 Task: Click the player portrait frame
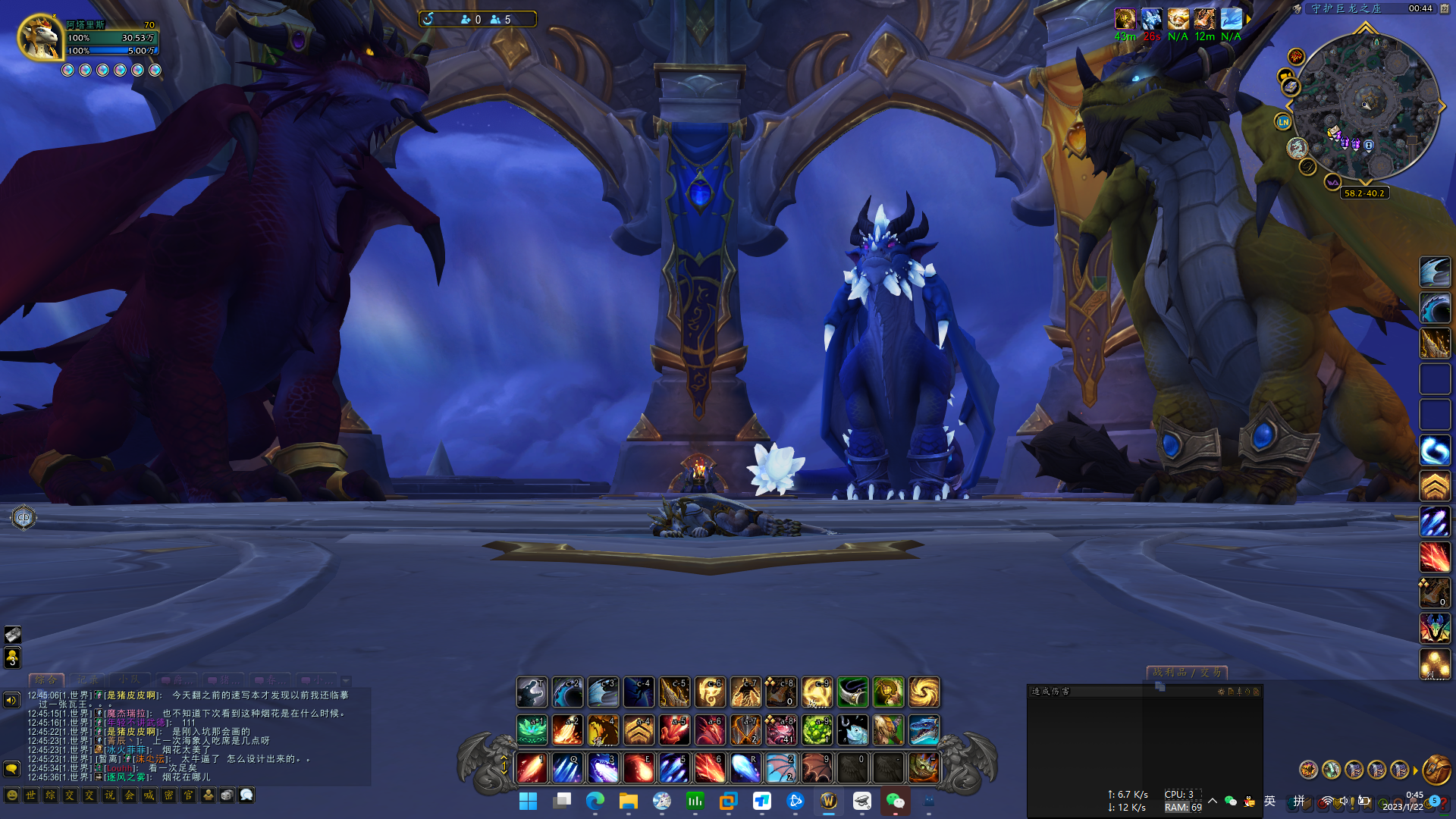click(x=39, y=36)
